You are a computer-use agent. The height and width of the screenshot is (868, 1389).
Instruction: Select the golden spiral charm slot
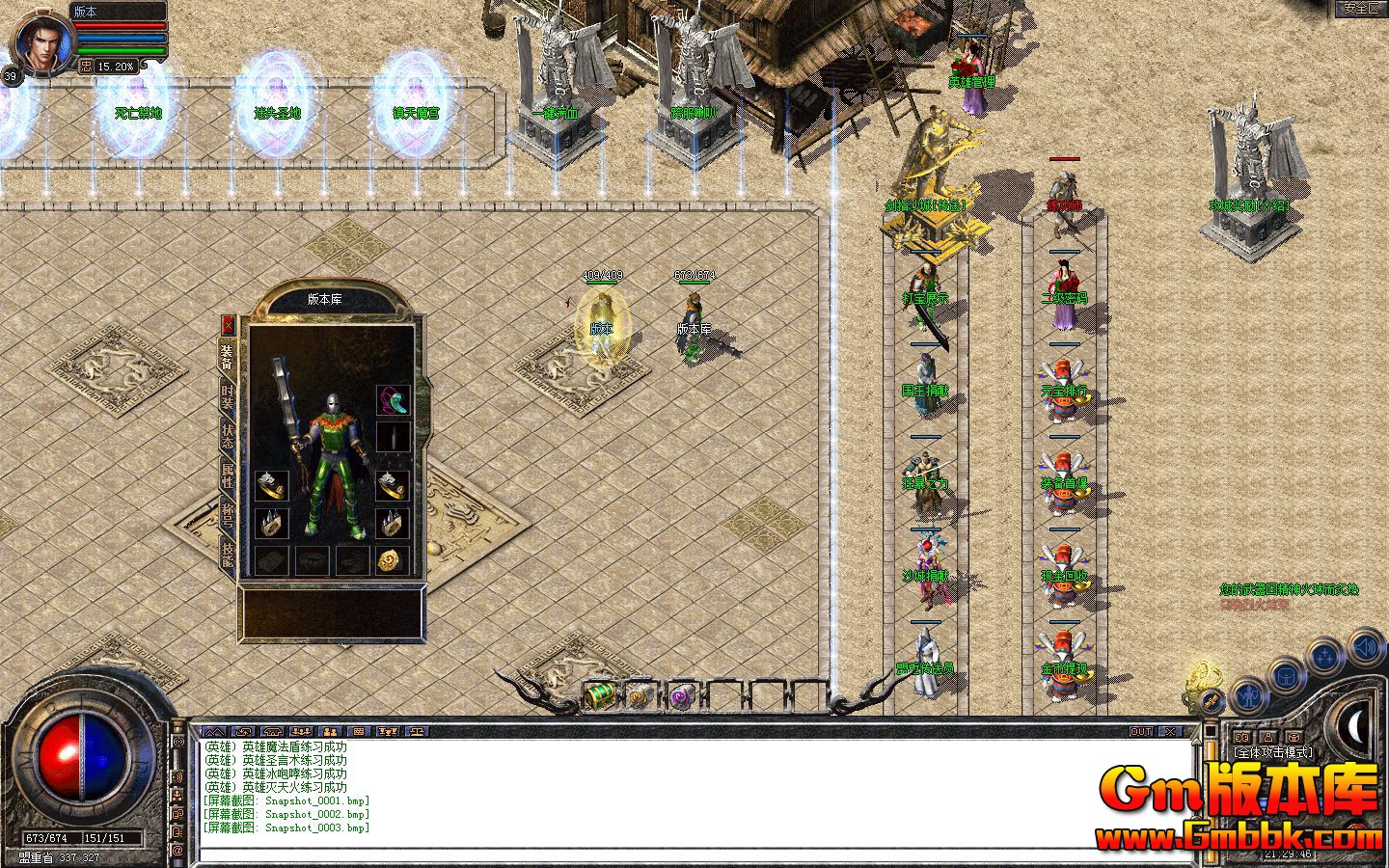click(x=393, y=560)
